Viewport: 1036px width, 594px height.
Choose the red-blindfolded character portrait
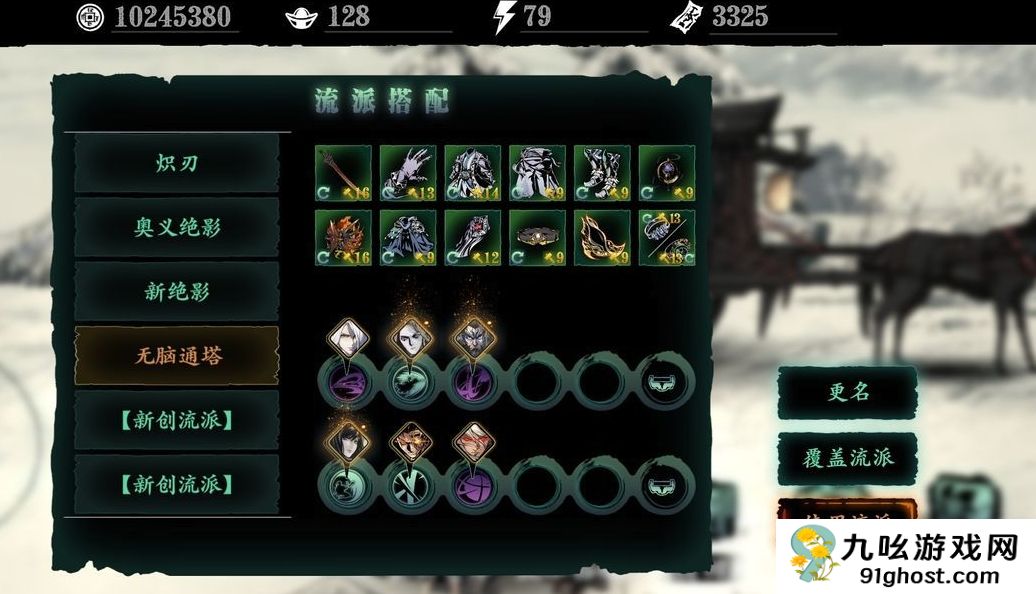pyautogui.click(x=473, y=441)
